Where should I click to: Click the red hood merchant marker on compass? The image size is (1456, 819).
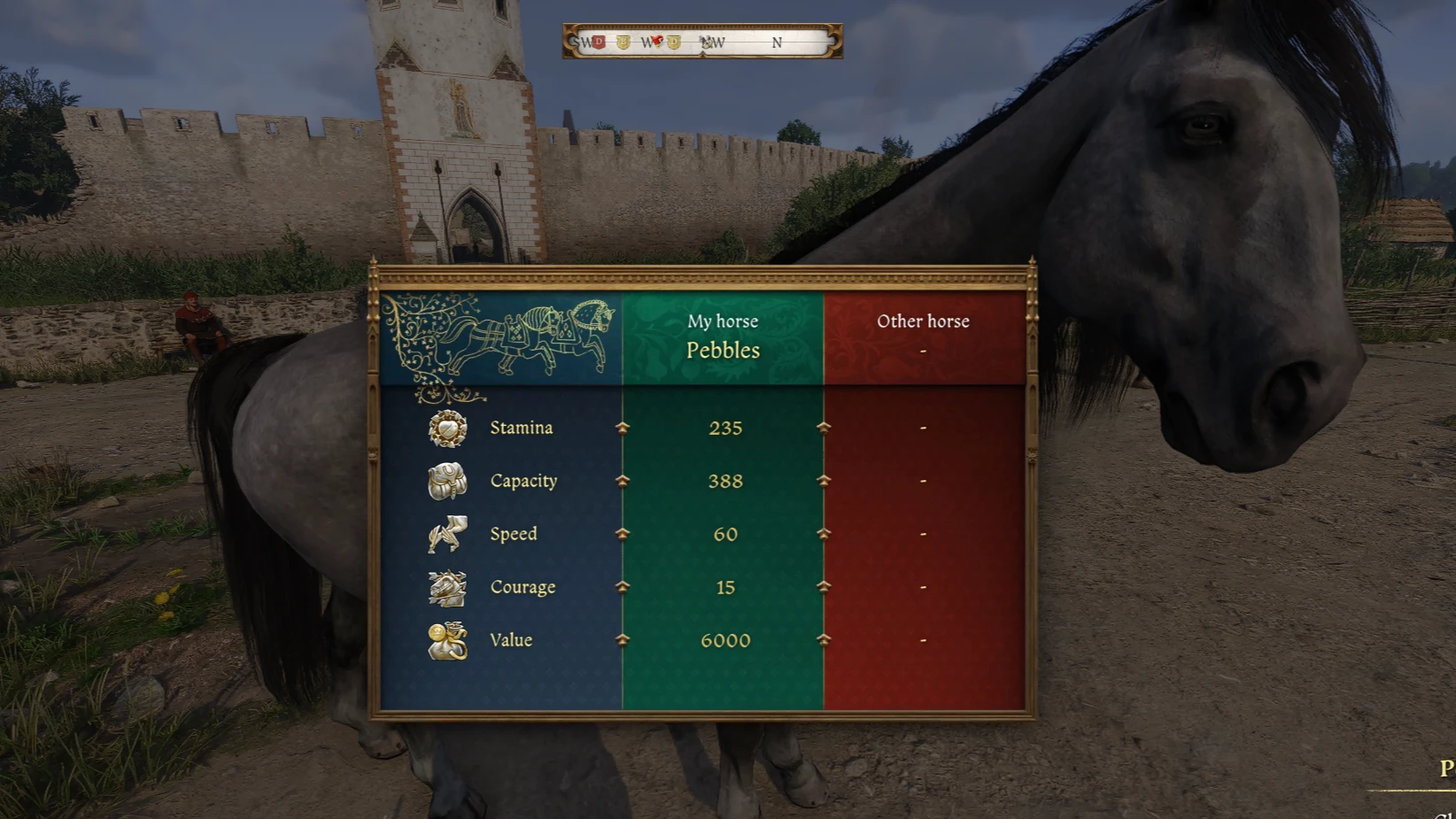pos(657,40)
